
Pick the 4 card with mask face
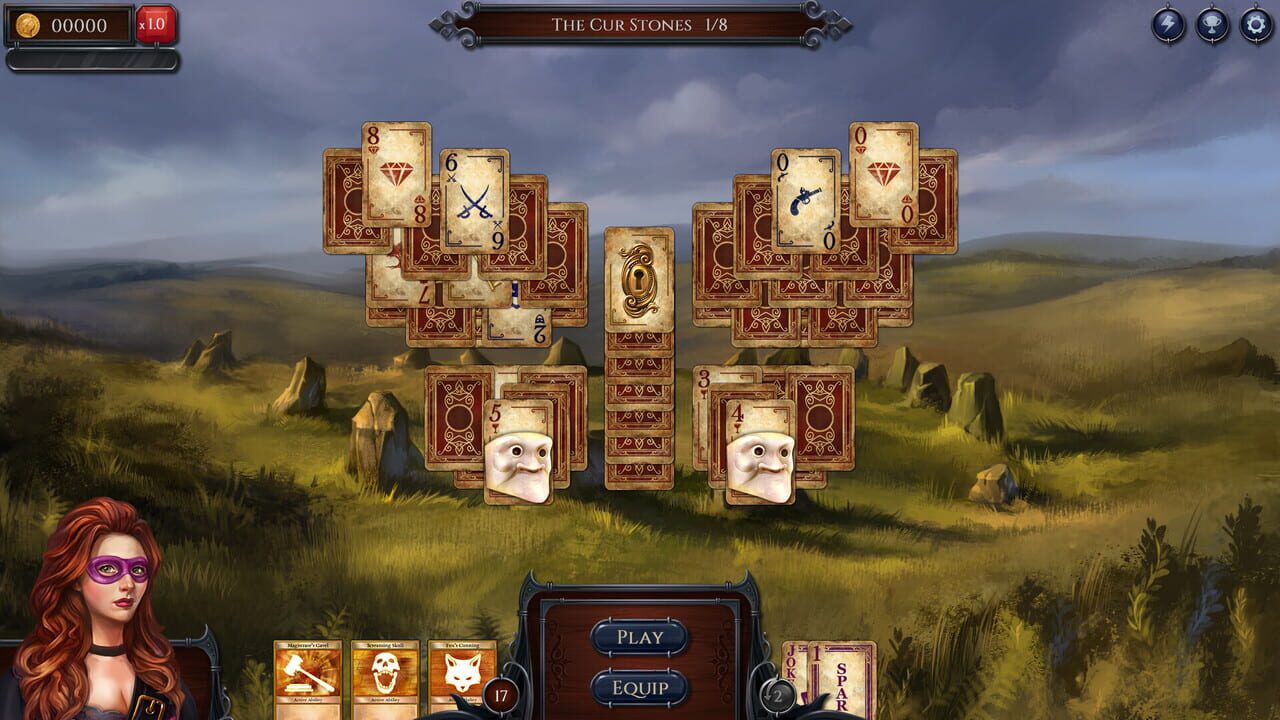click(x=760, y=450)
